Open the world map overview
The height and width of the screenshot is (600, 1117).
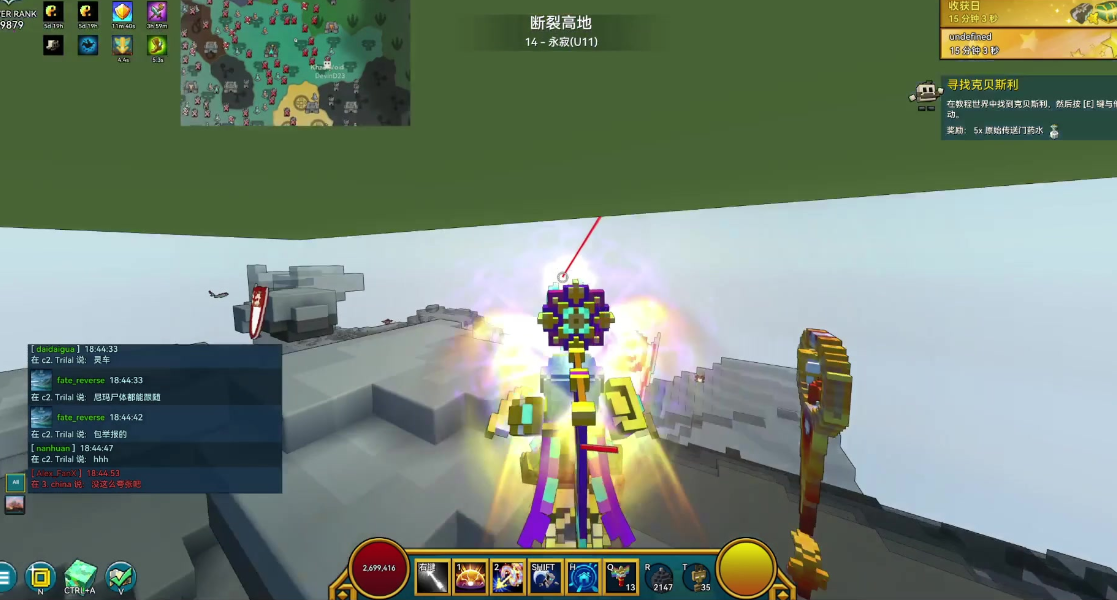pos(295,62)
